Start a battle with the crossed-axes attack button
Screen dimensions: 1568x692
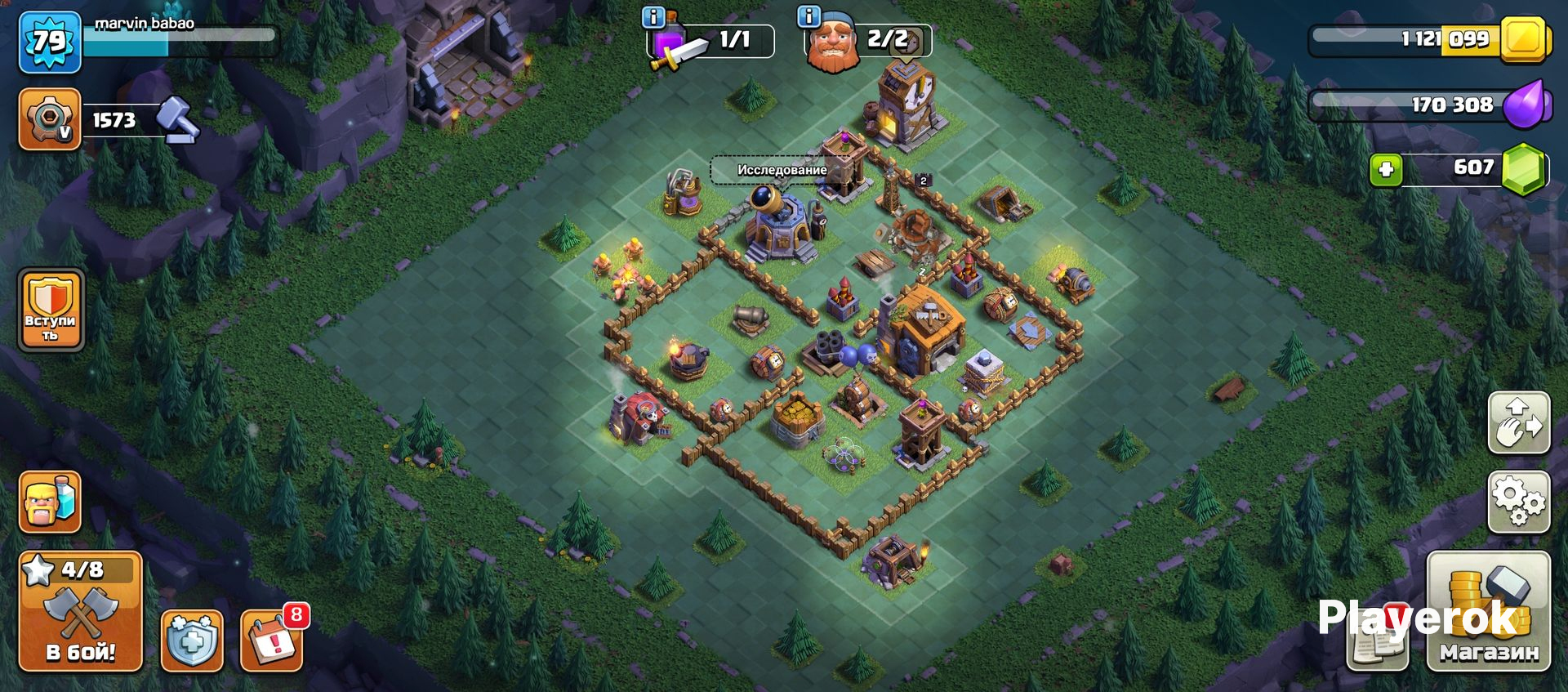pyautogui.click(x=80, y=611)
